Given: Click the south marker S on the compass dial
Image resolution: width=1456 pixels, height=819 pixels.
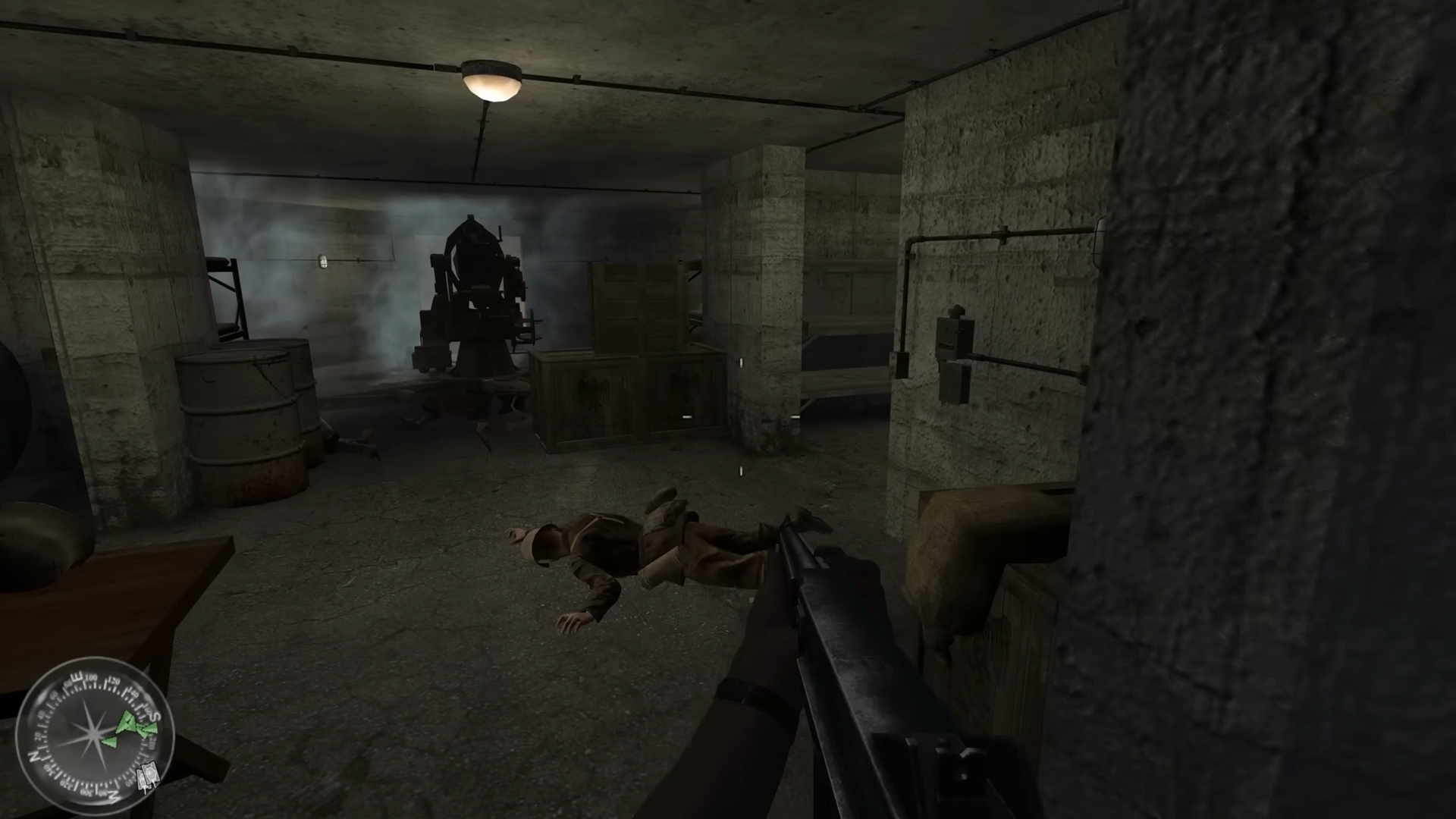Looking at the screenshot, I should pos(153,718).
